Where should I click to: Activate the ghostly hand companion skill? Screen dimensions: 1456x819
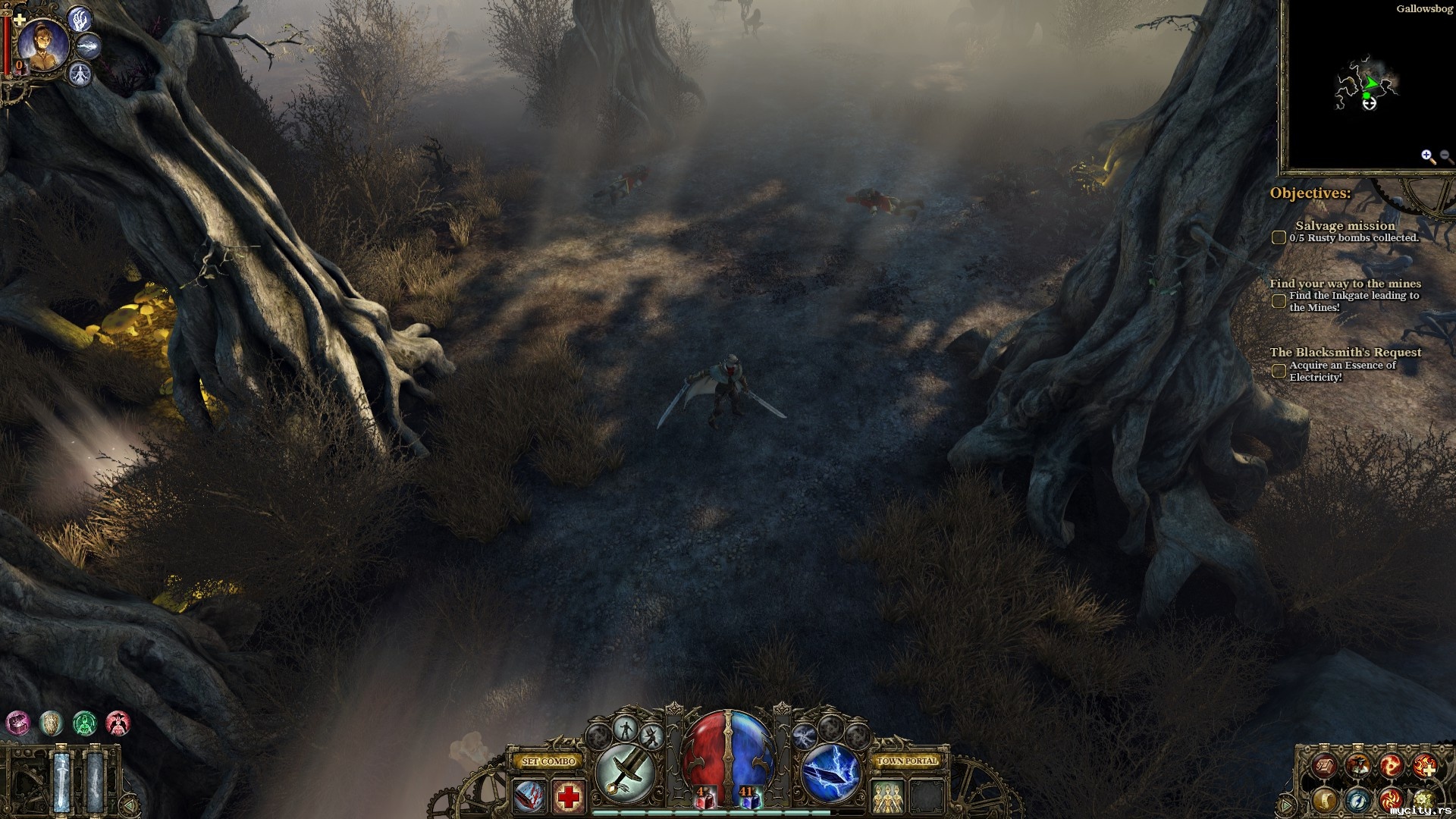pos(79,19)
